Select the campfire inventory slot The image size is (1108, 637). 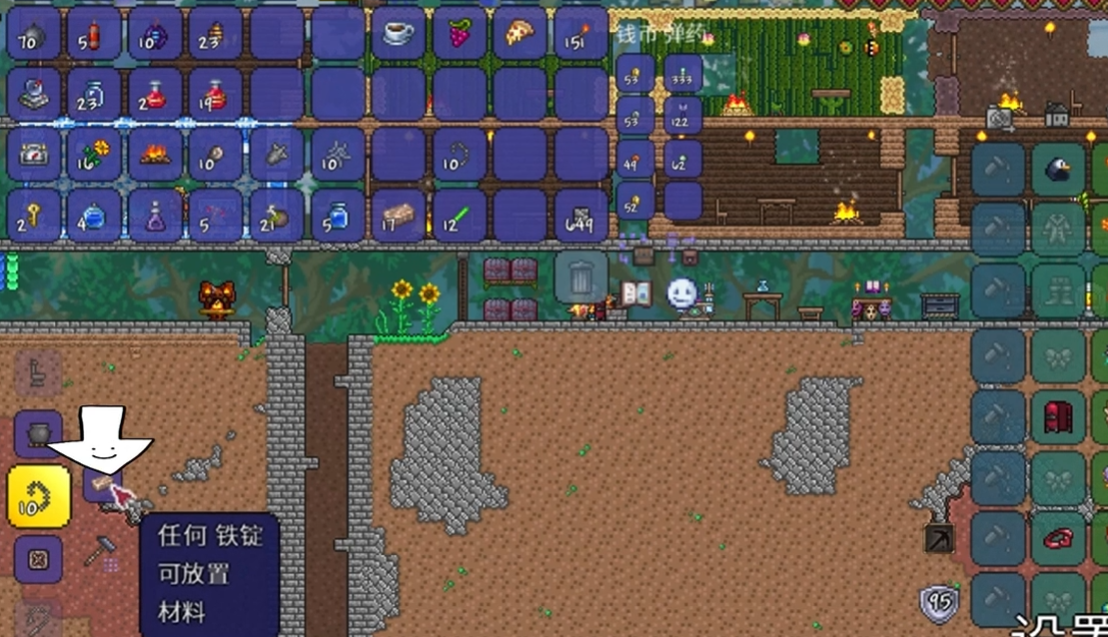click(155, 154)
